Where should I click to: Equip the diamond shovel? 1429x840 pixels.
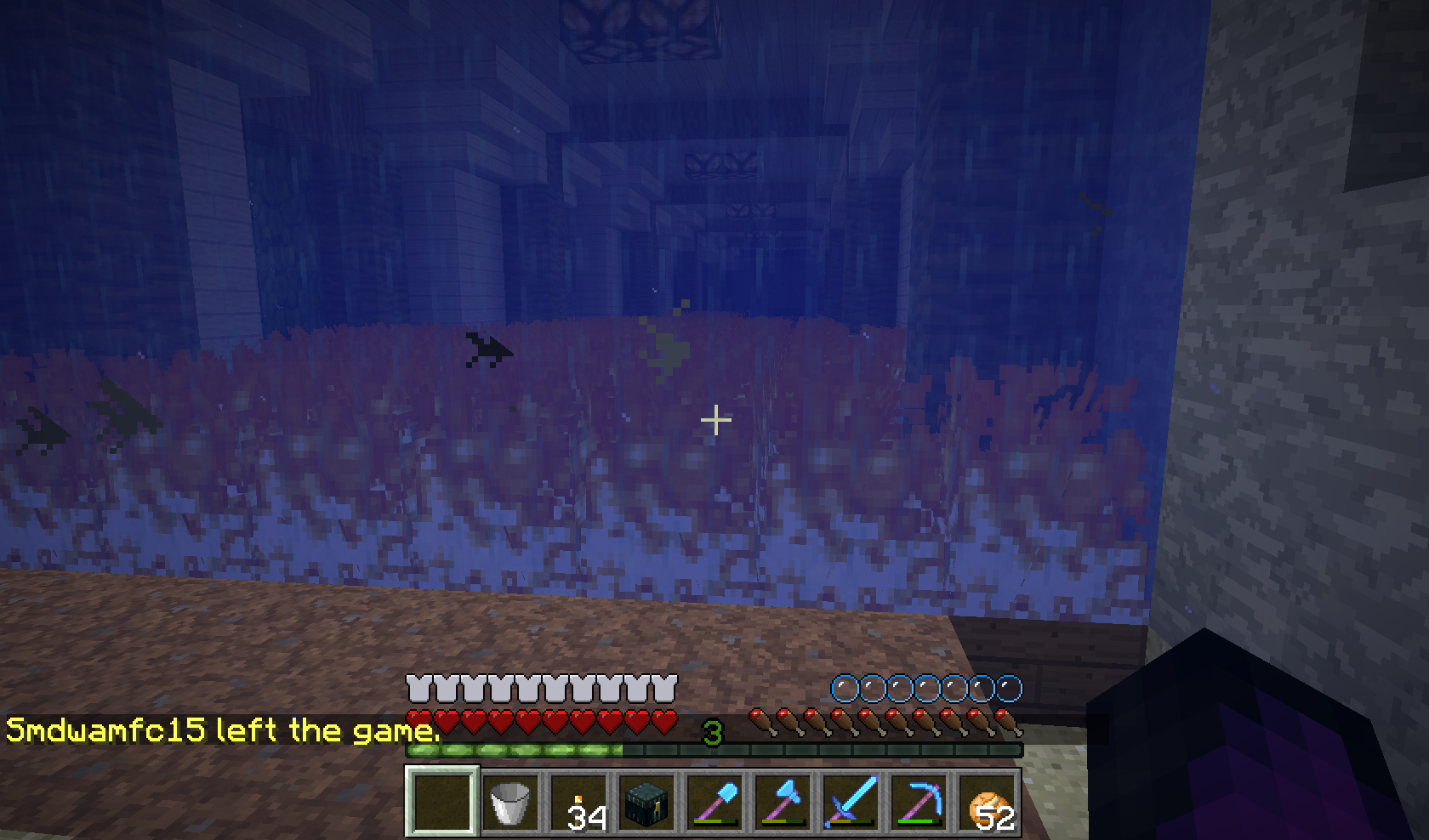(x=714, y=802)
